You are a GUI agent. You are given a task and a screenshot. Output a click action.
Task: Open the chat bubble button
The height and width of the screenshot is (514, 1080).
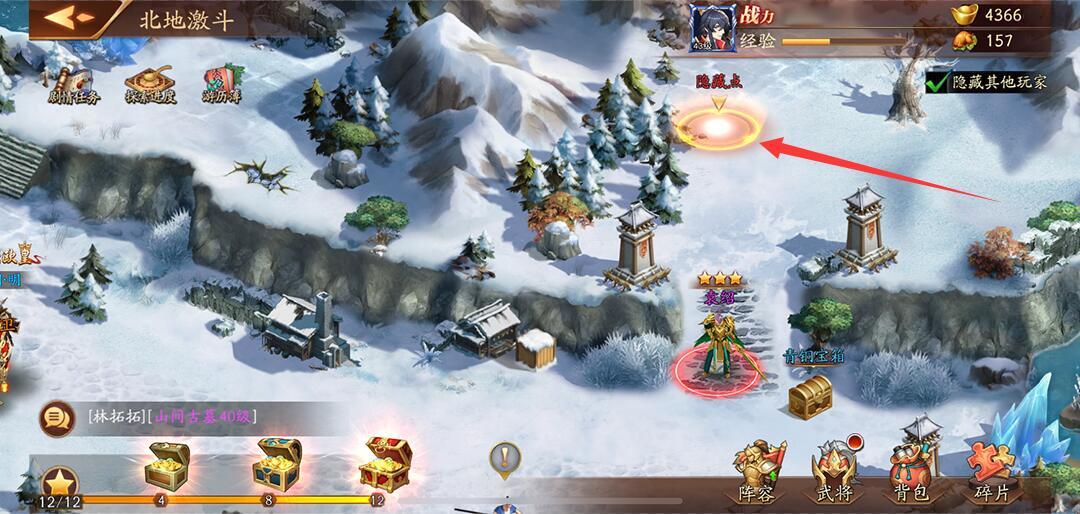tap(56, 416)
